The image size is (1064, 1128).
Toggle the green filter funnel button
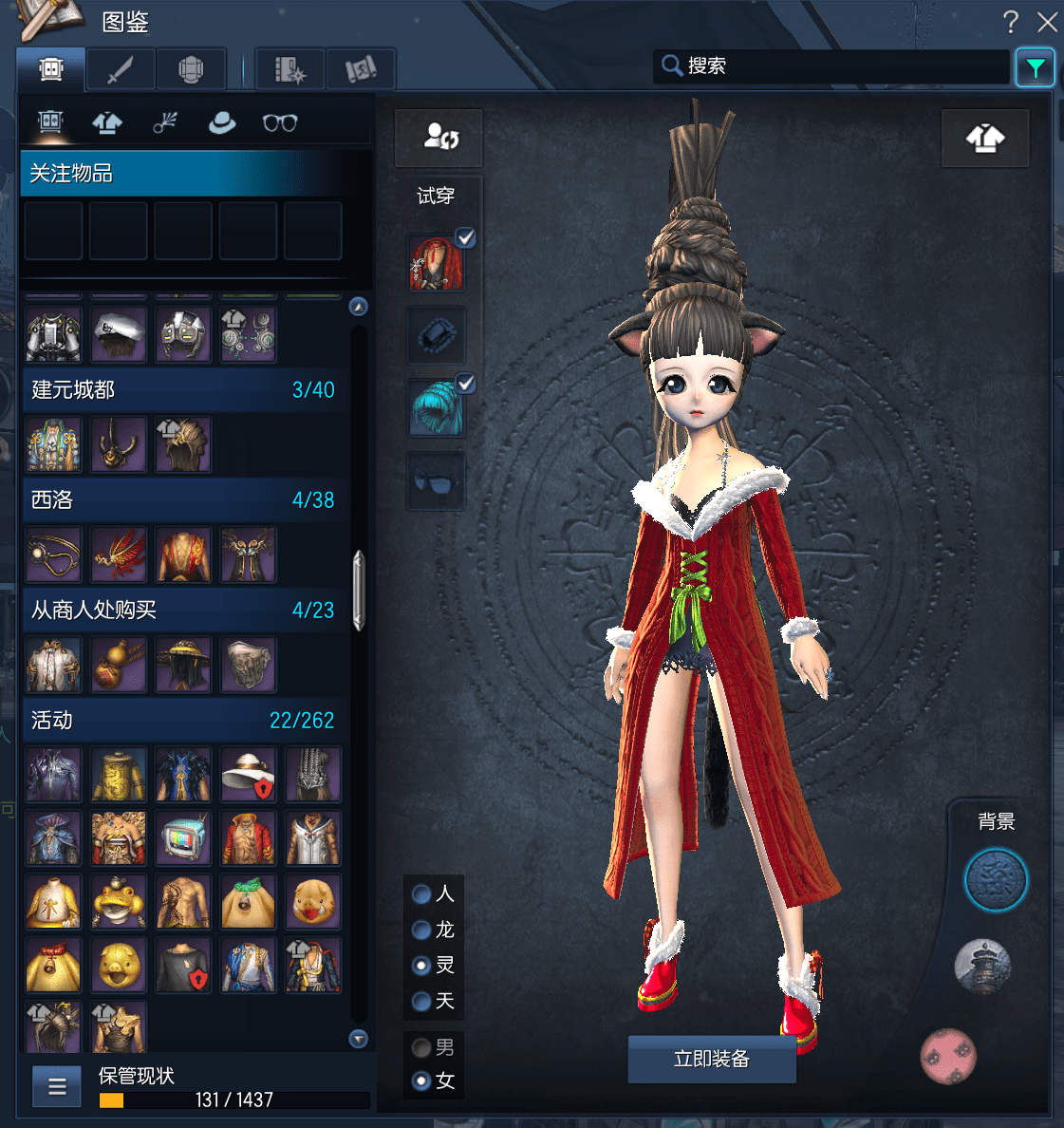tap(1035, 67)
